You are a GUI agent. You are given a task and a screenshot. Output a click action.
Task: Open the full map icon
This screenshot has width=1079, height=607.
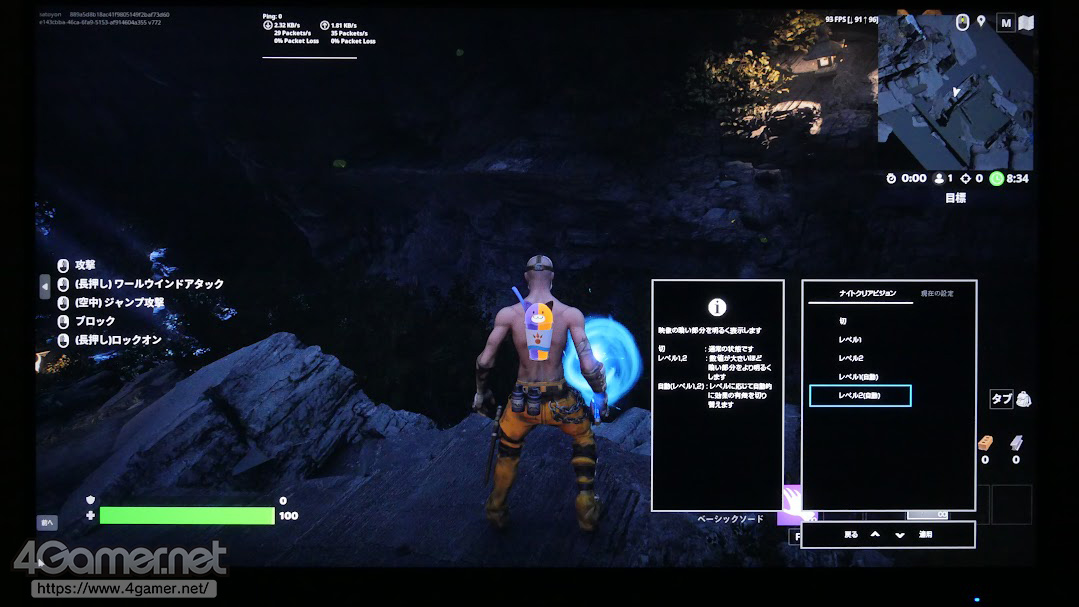pyautogui.click(x=1026, y=22)
